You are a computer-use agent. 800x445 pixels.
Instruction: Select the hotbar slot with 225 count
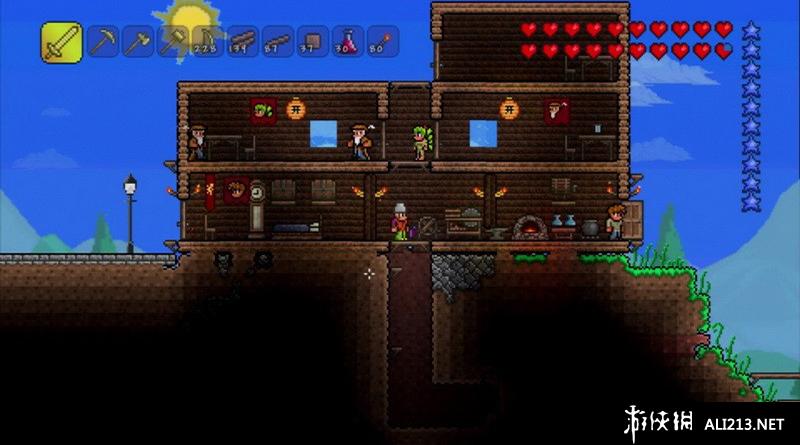click(x=208, y=41)
